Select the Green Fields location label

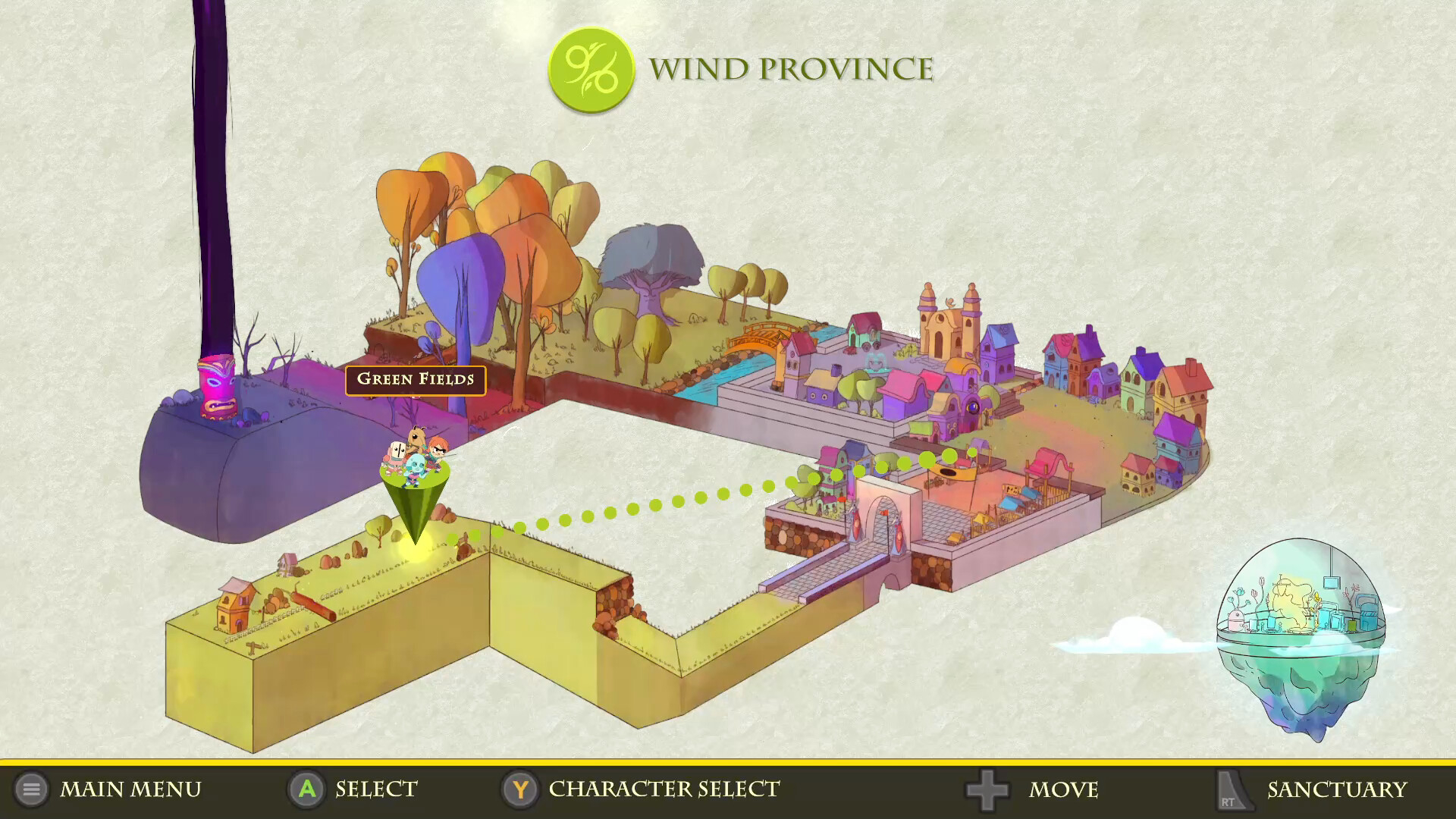pyautogui.click(x=416, y=379)
